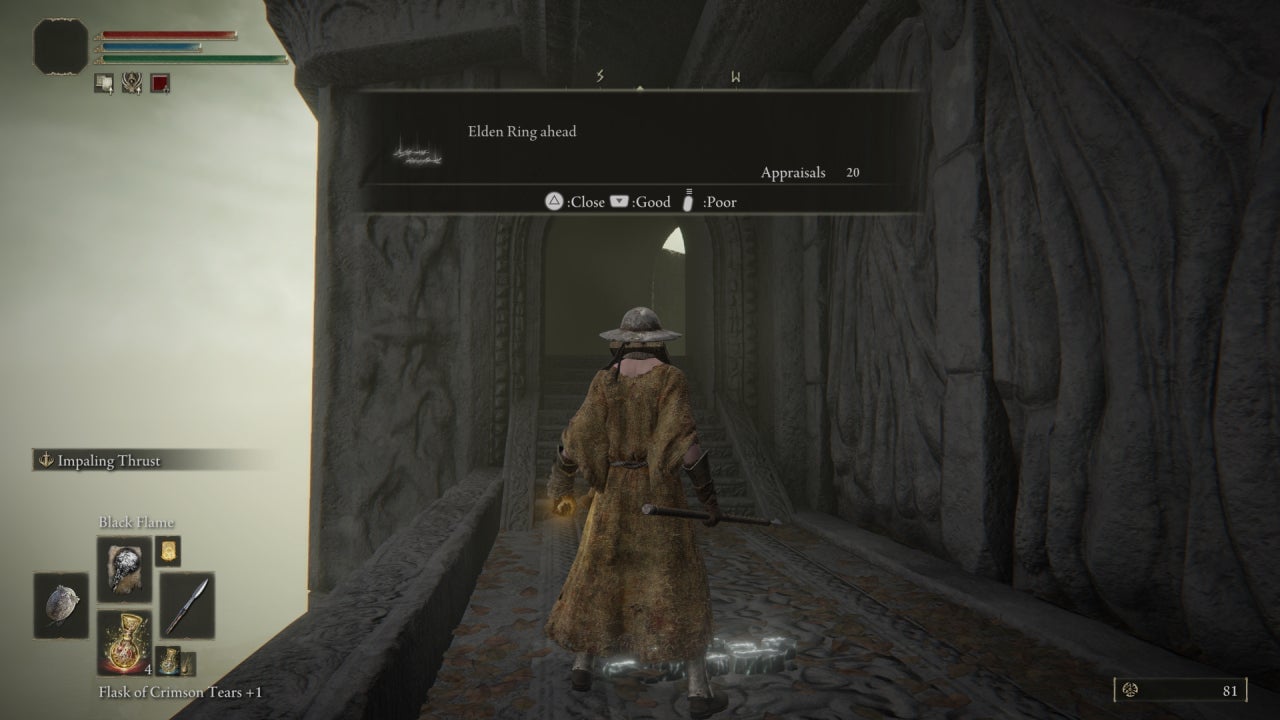Click the Erdtree emblem buff icon
The width and height of the screenshot is (1280, 720).
[x=131, y=84]
